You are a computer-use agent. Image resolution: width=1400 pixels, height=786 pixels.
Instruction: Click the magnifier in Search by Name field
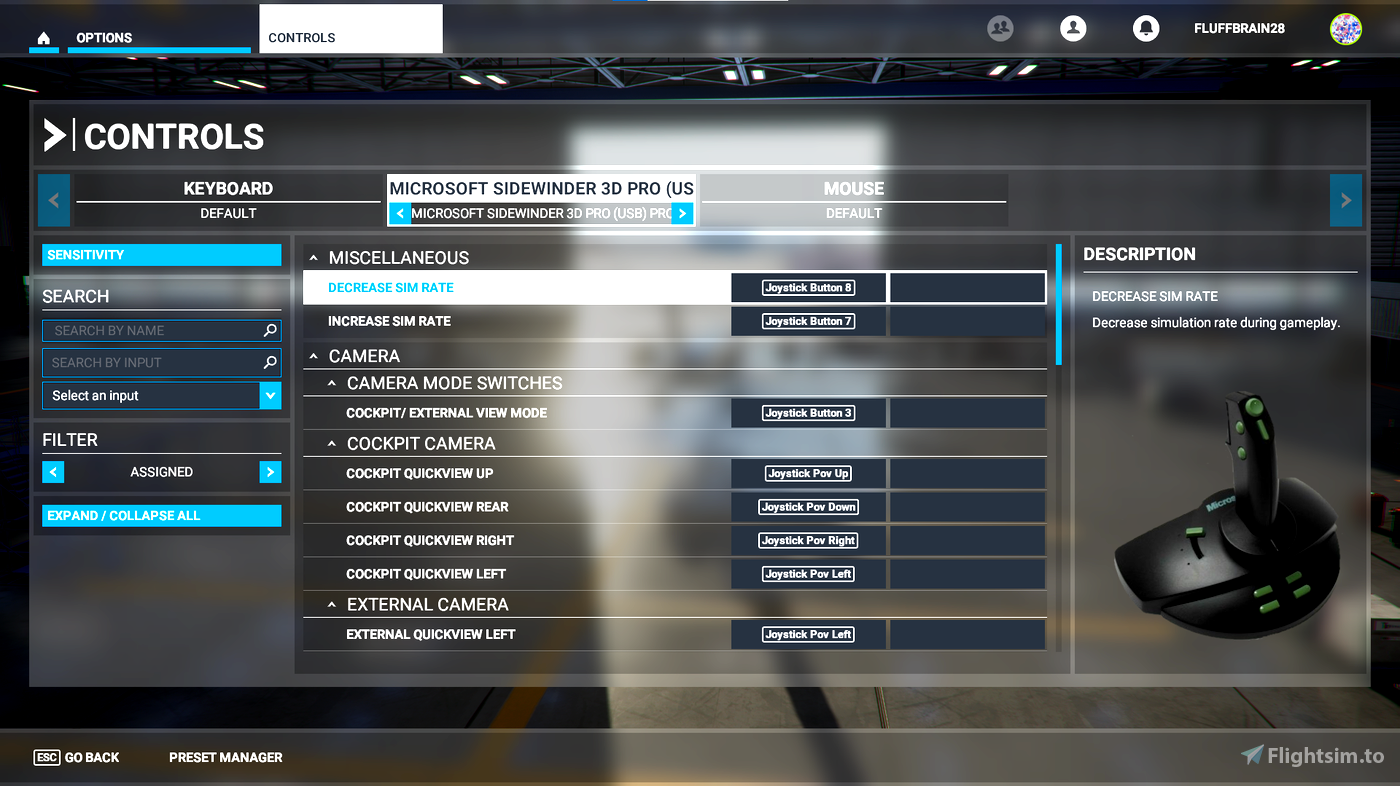click(270, 330)
